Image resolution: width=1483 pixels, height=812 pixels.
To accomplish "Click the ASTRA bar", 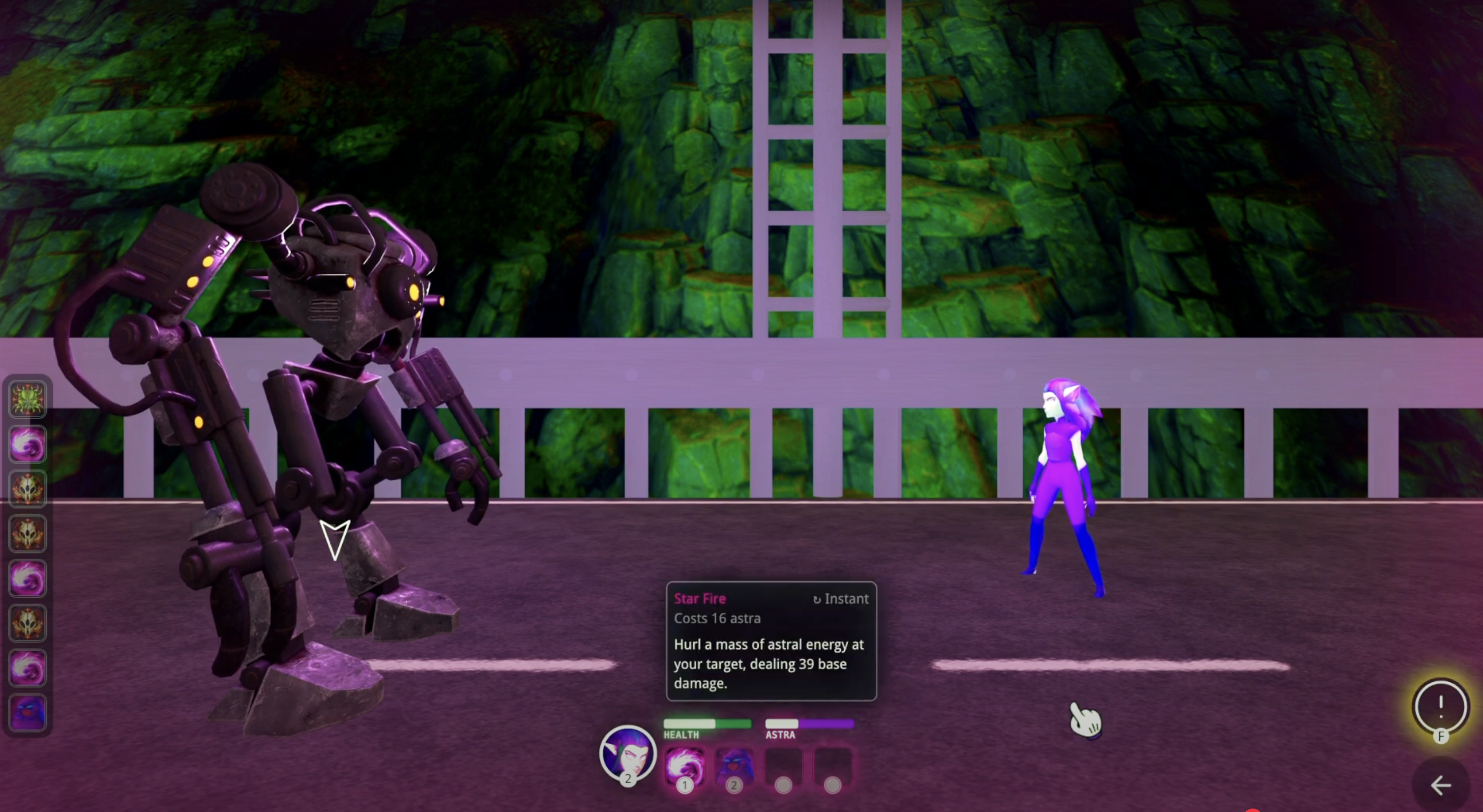I will point(809,725).
